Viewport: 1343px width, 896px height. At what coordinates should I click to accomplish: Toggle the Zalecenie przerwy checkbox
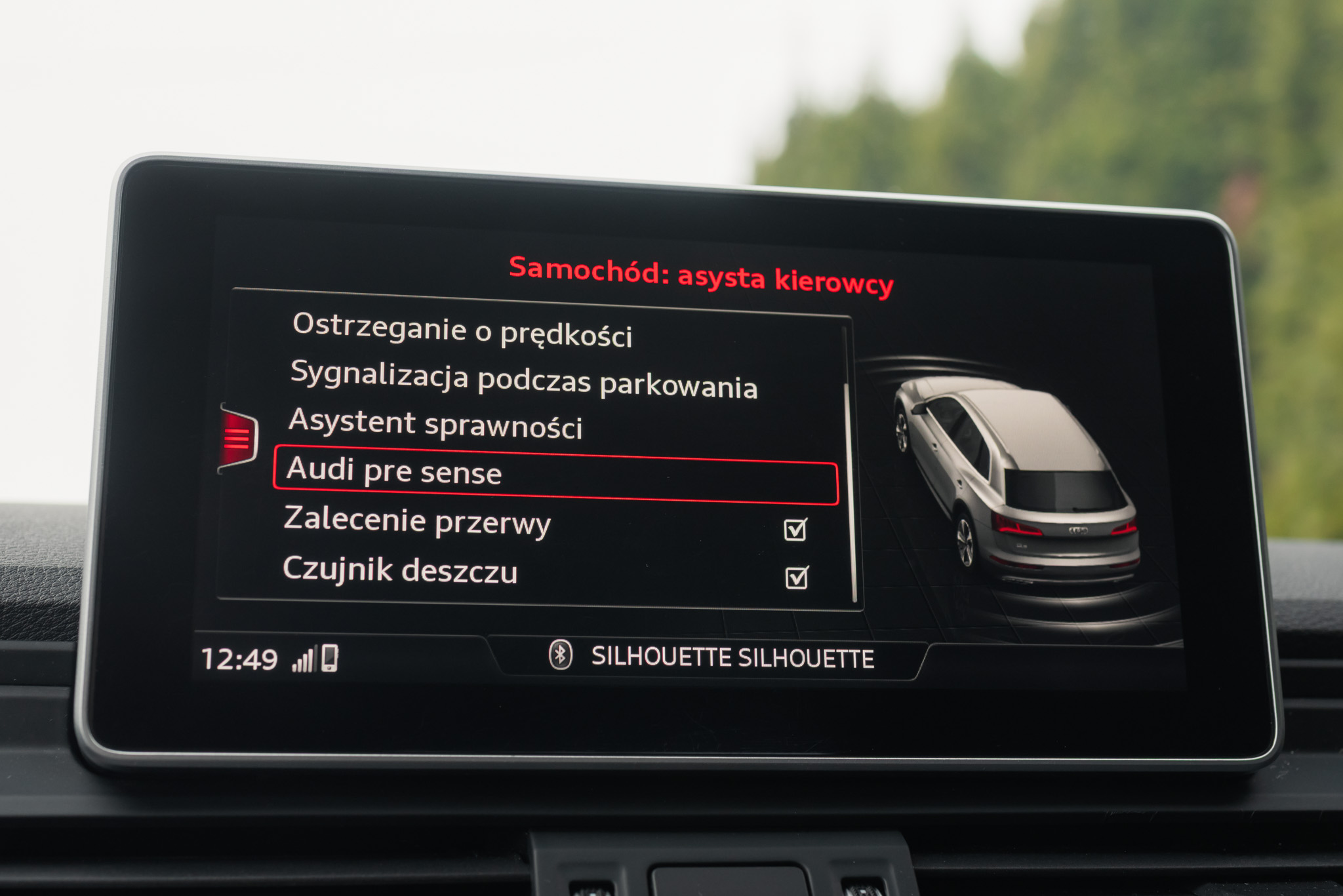[795, 529]
